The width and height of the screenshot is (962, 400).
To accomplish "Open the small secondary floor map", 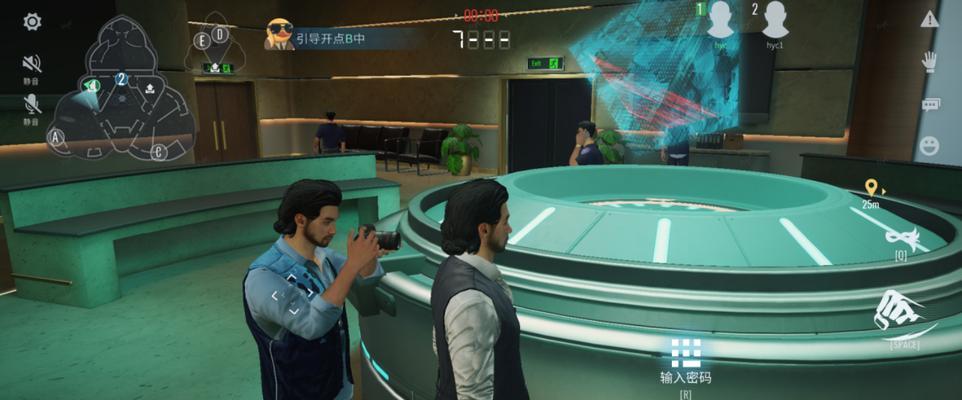I will [x=213, y=48].
